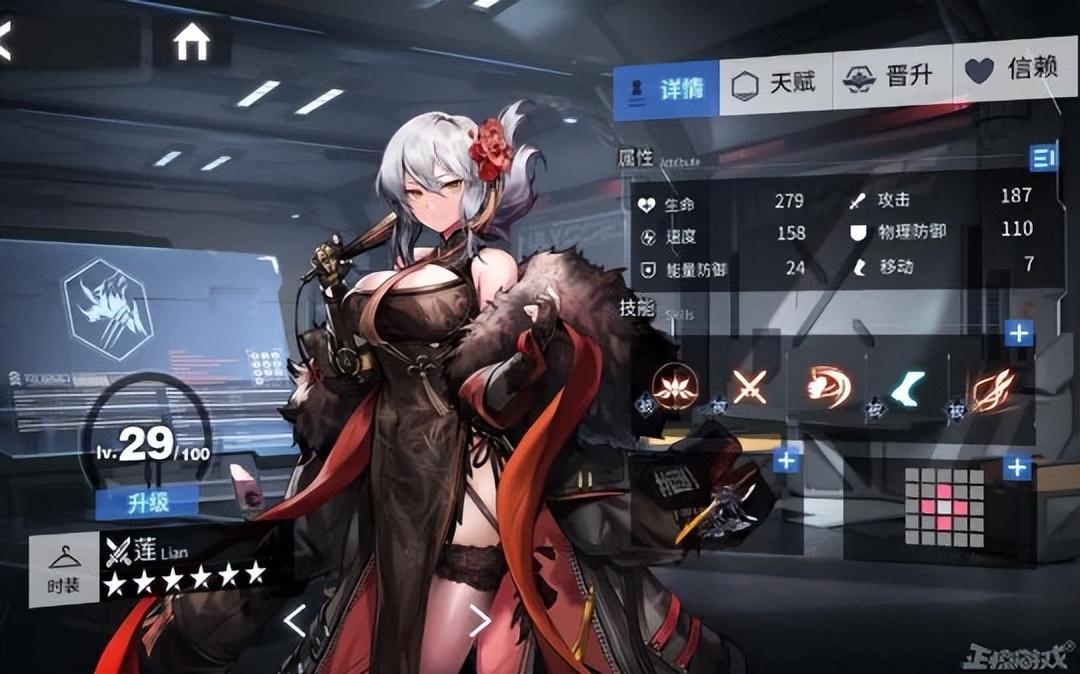Click the plus button in the 技能 section
1080x674 pixels.
coord(1018,333)
